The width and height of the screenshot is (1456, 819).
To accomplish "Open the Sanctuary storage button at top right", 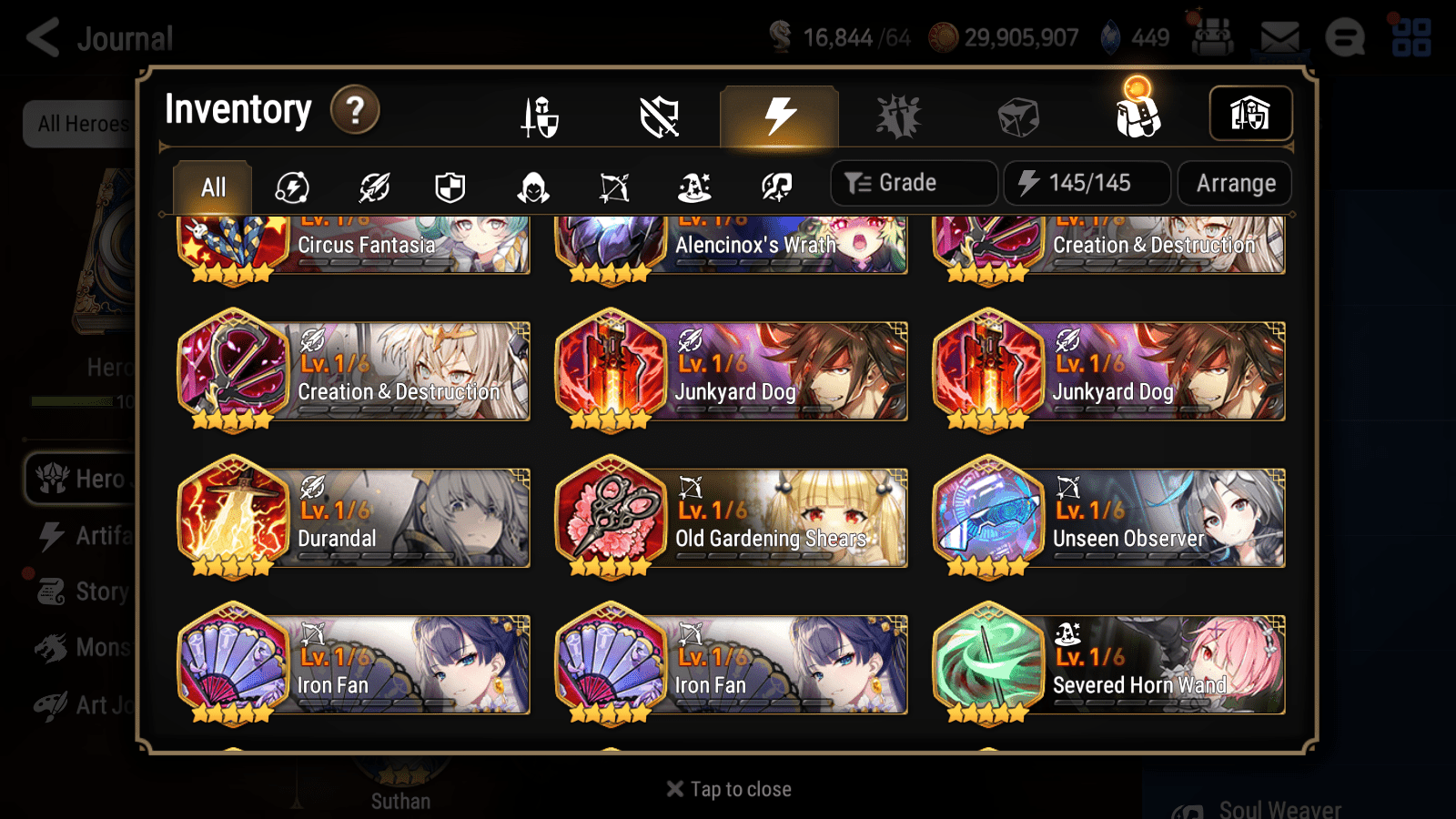I will (x=1250, y=113).
